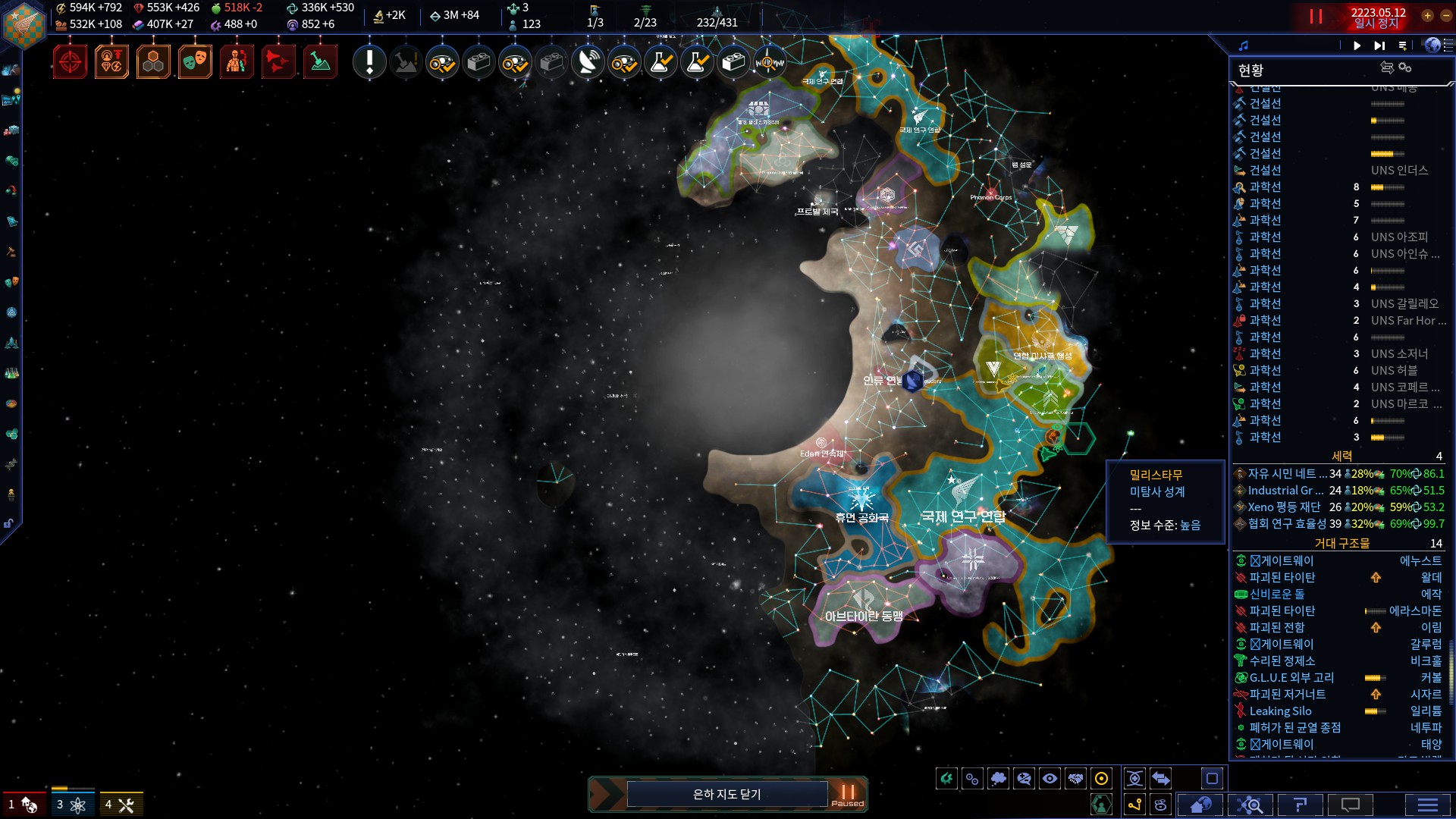Open the theater masks alert
This screenshot has height=819, width=1456.
195,62
